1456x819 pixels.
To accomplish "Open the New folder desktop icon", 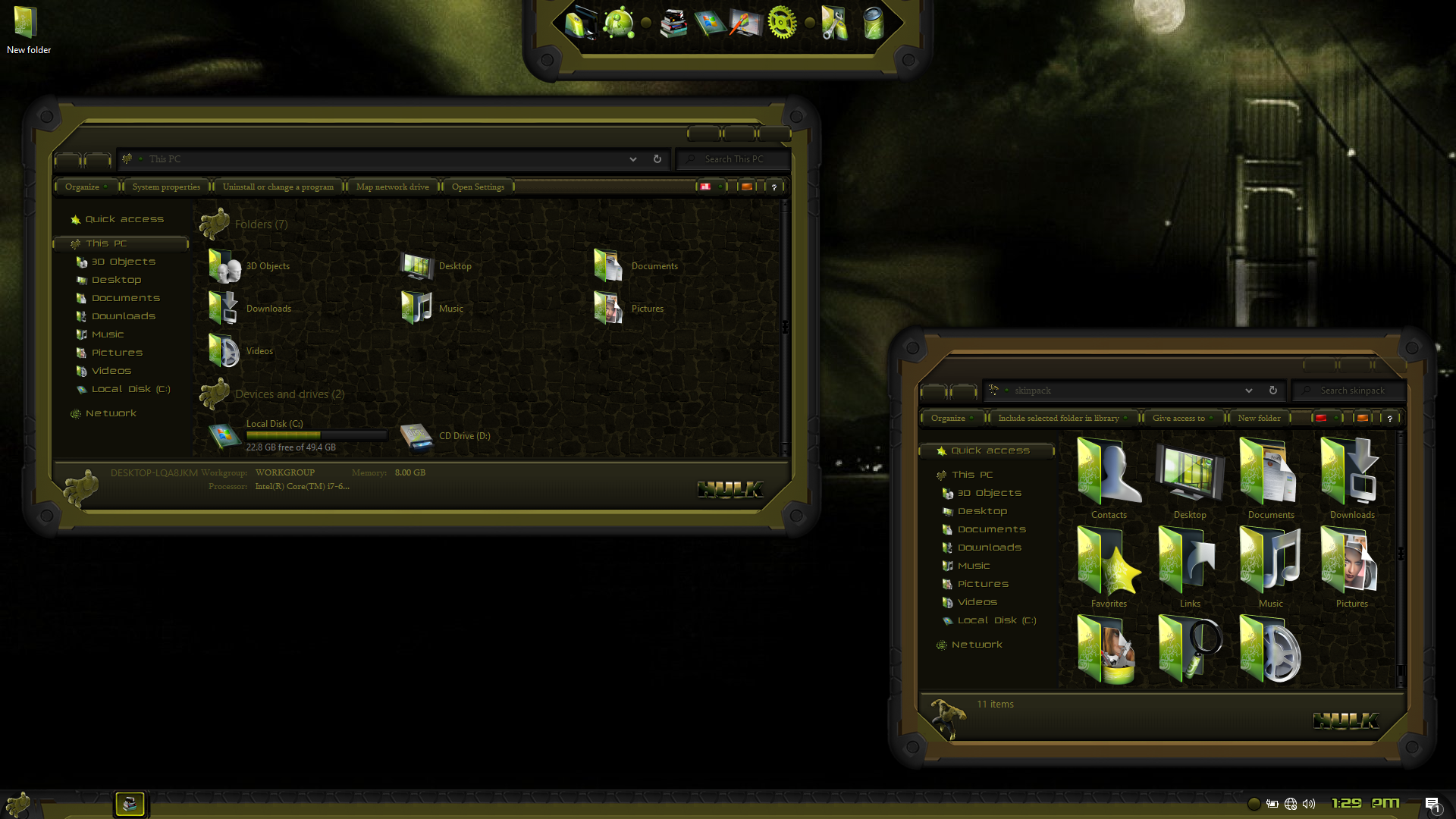I will [27, 28].
